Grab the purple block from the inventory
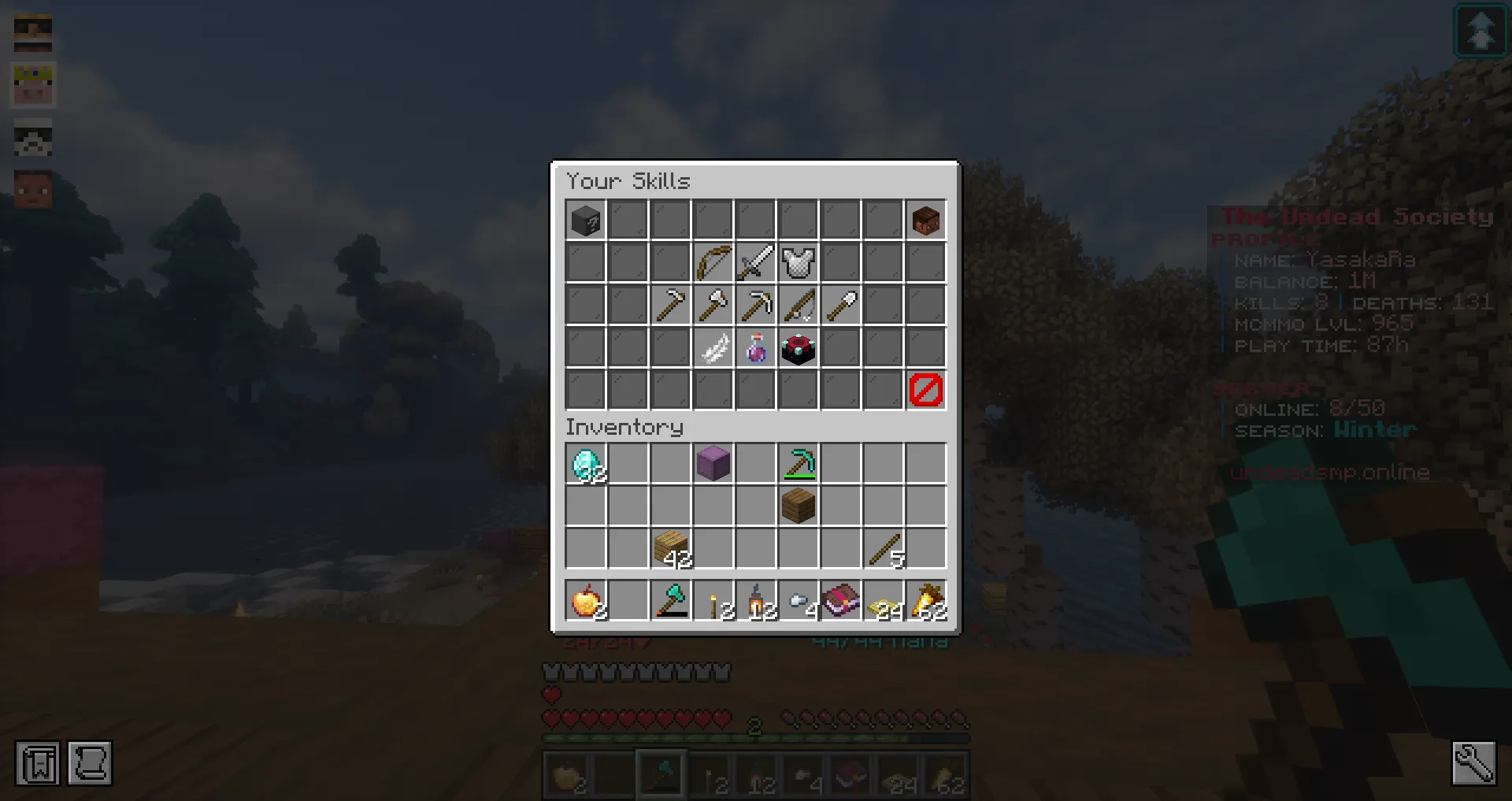This screenshot has width=1512, height=801. tap(713, 464)
